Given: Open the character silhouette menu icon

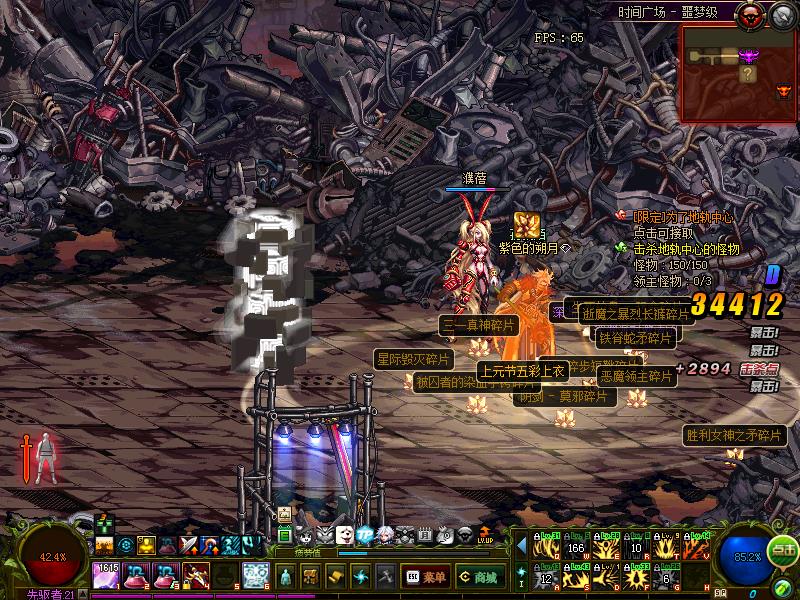Looking at the screenshot, I should (287, 577).
